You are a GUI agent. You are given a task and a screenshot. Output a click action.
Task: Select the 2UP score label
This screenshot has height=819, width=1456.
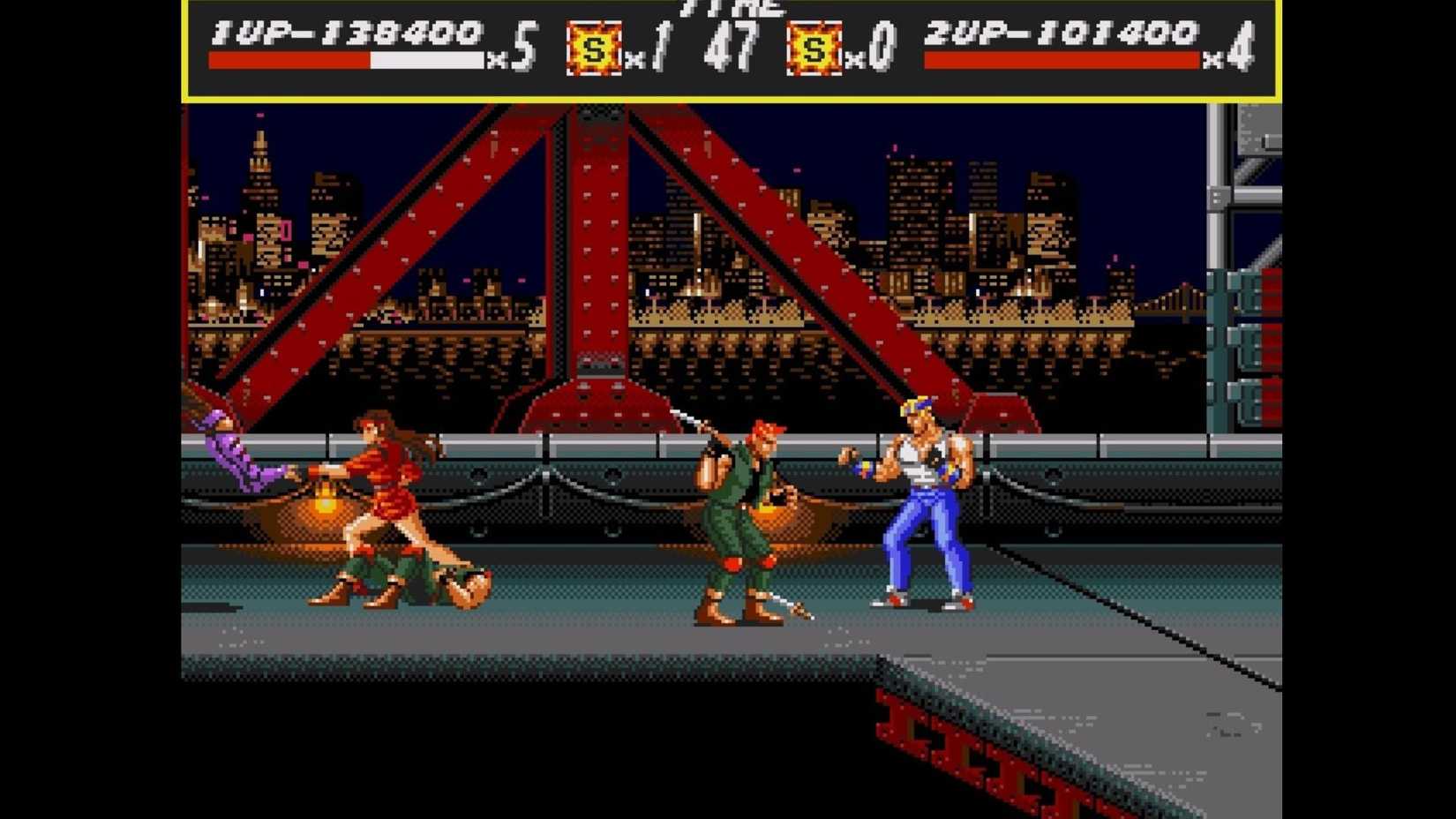click(x=966, y=34)
